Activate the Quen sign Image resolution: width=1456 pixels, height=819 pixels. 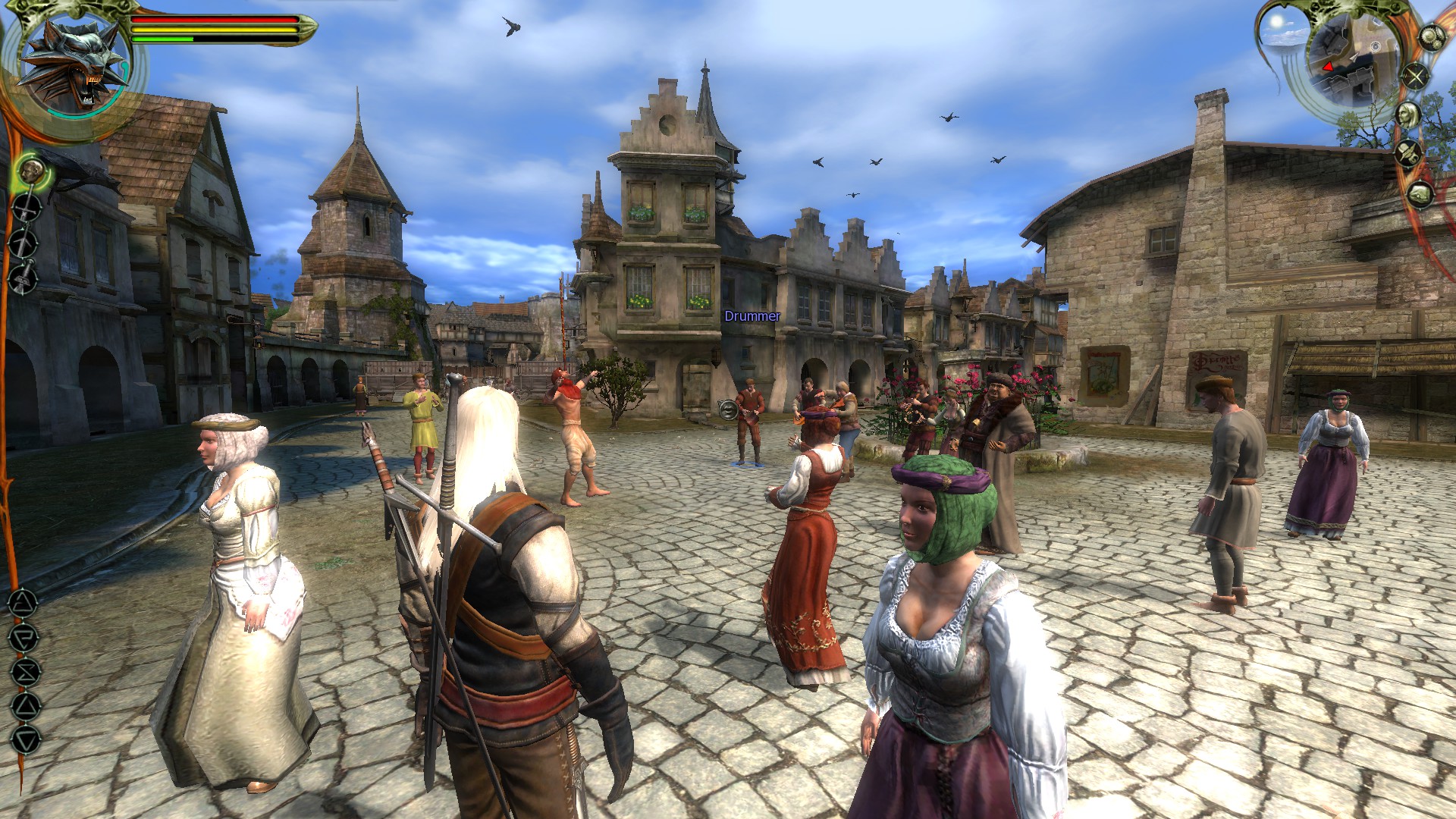tap(25, 707)
